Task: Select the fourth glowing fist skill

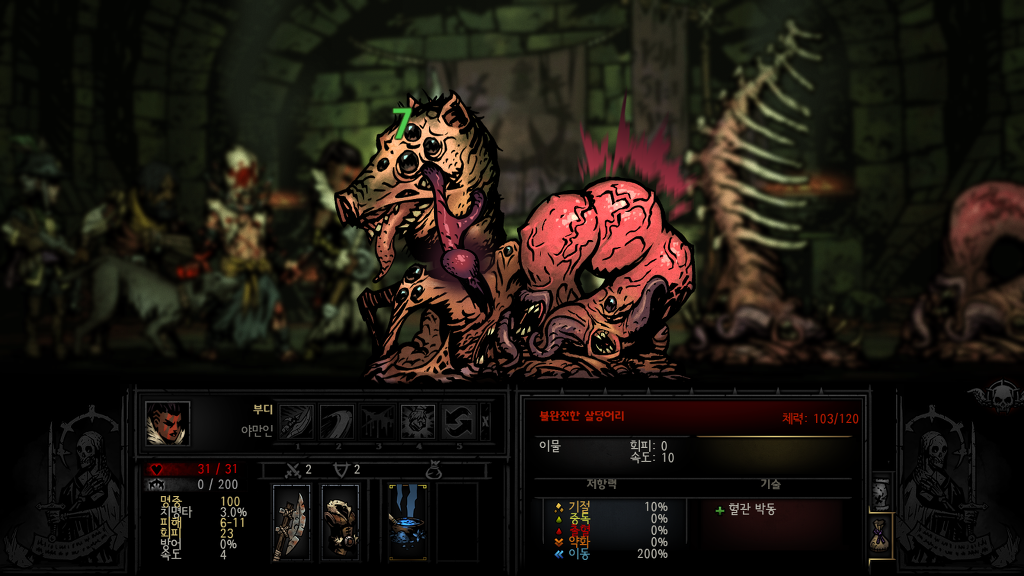Action: pos(417,421)
